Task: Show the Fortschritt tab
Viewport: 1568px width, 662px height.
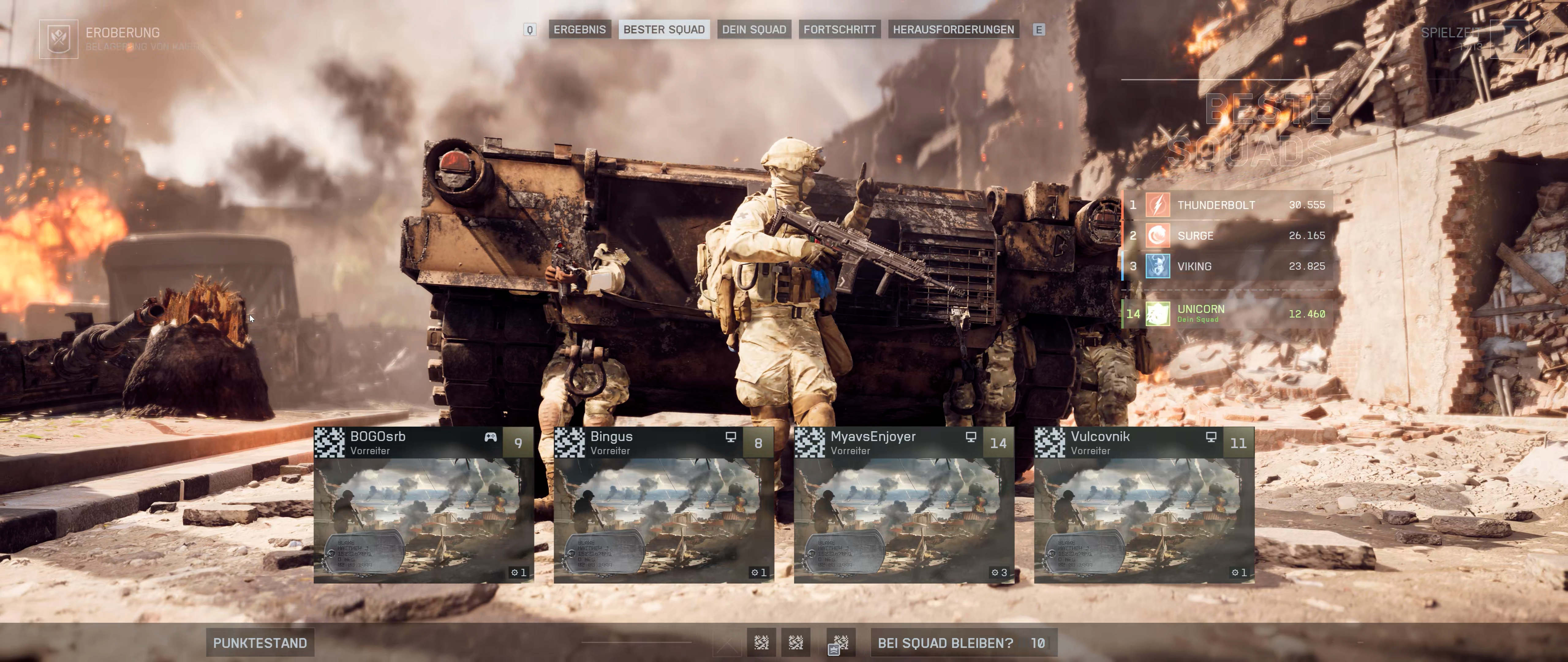Action: tap(839, 29)
